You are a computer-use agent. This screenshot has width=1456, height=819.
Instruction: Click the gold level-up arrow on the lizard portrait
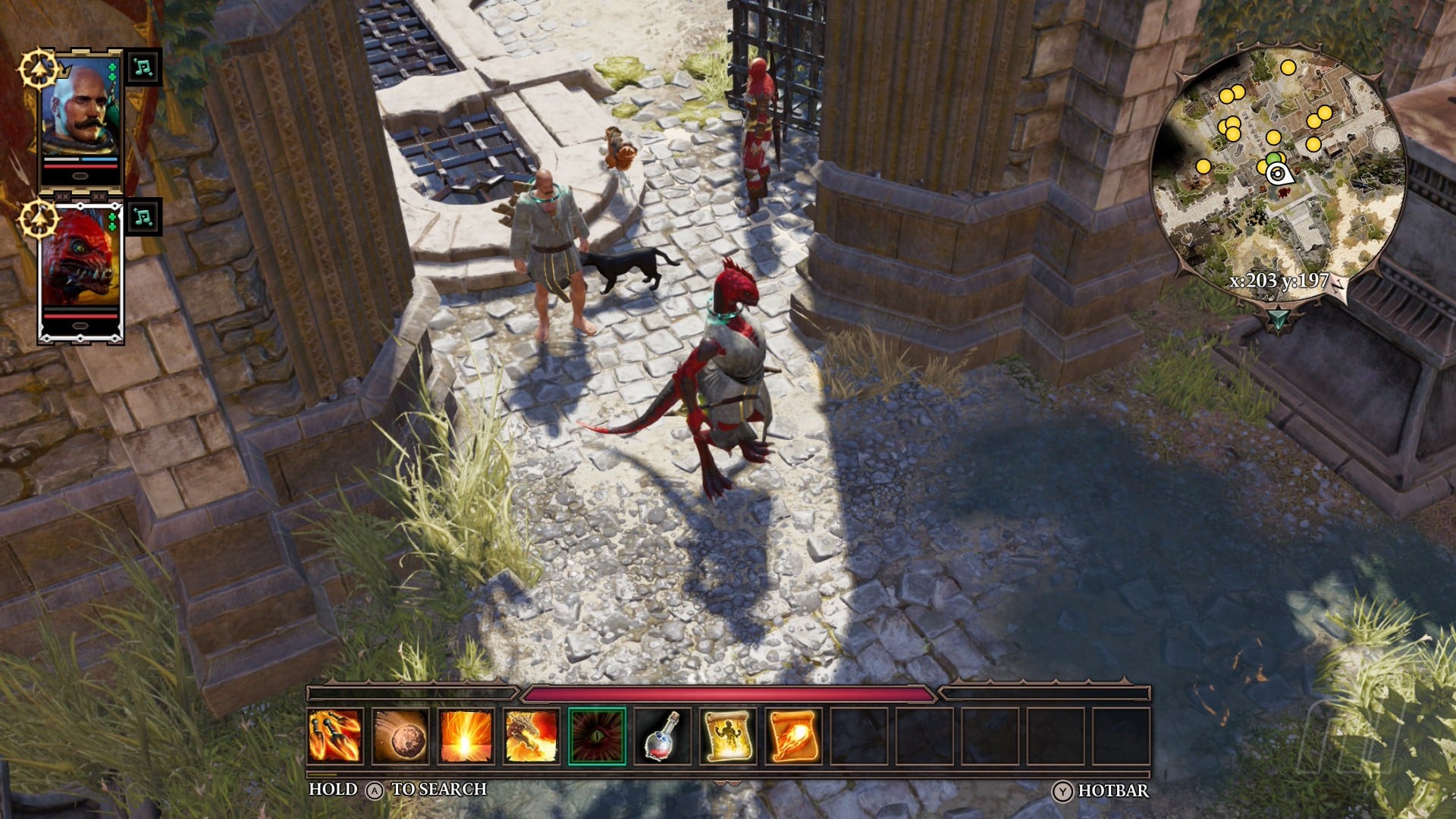tap(39, 220)
